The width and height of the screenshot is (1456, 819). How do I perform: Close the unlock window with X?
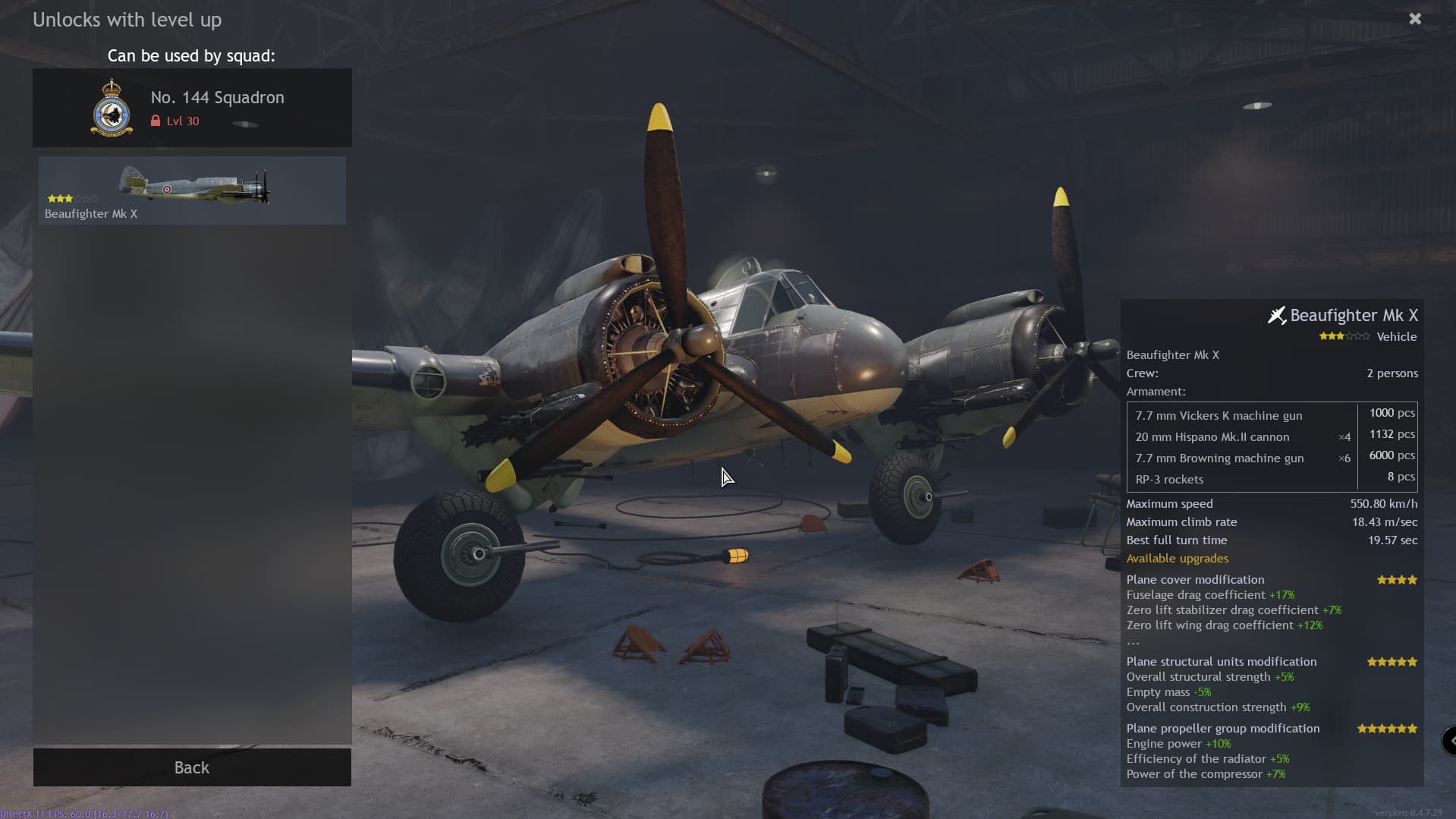pyautogui.click(x=1415, y=19)
